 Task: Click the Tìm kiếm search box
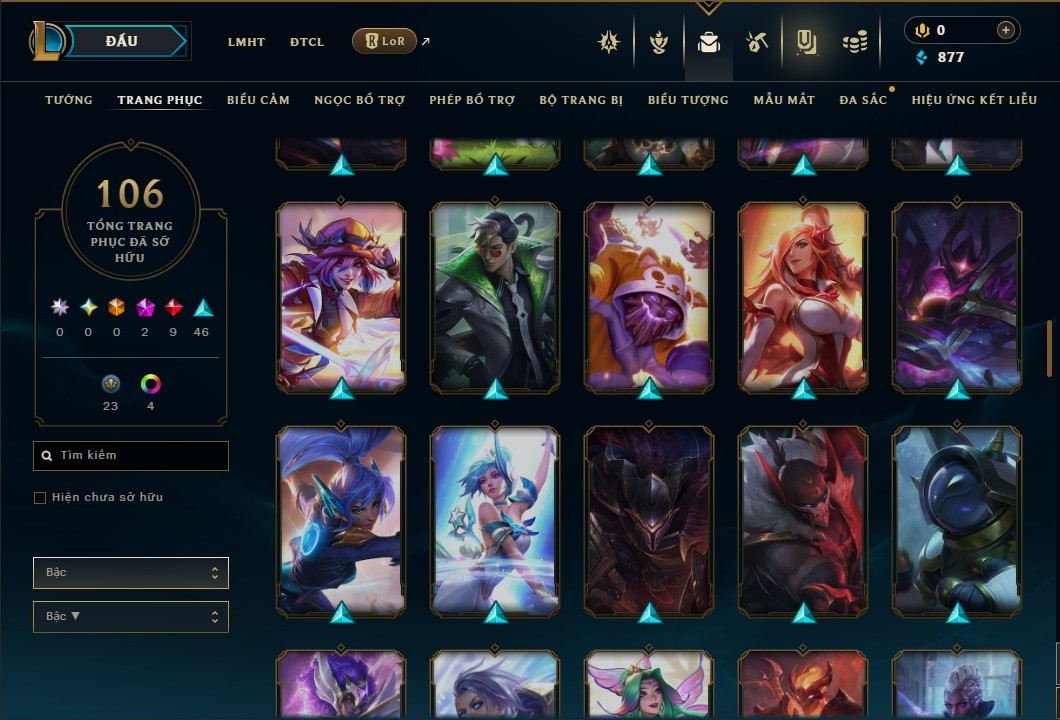(131, 456)
